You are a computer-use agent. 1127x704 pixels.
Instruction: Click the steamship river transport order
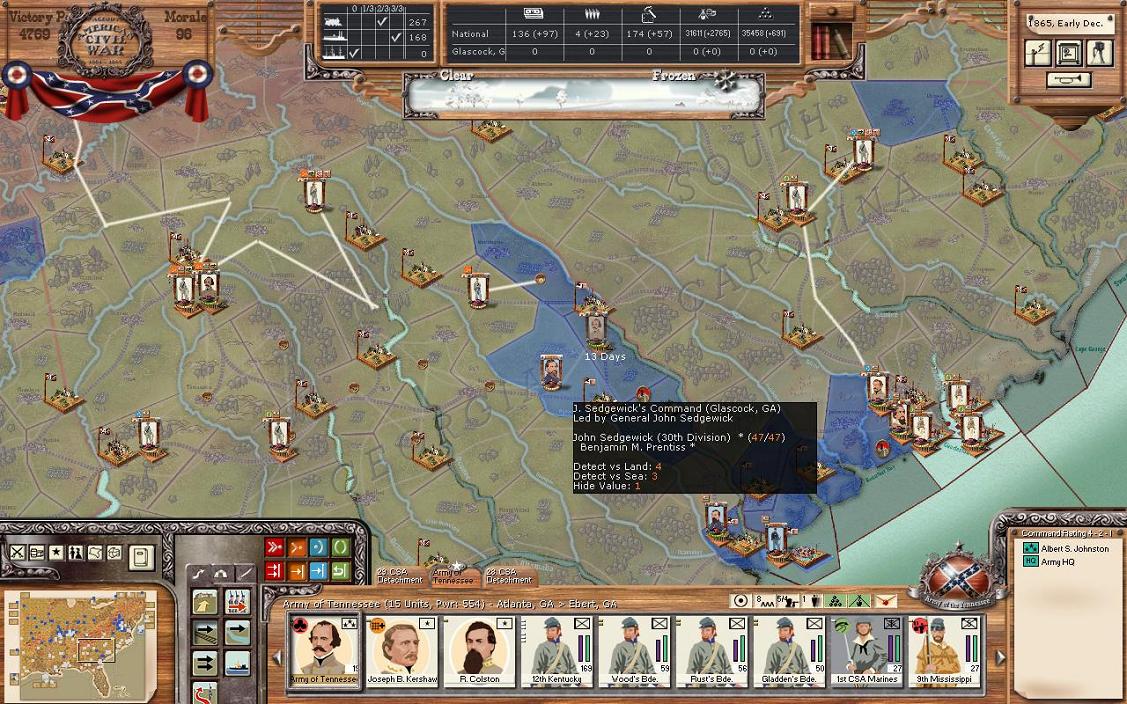pos(237,664)
